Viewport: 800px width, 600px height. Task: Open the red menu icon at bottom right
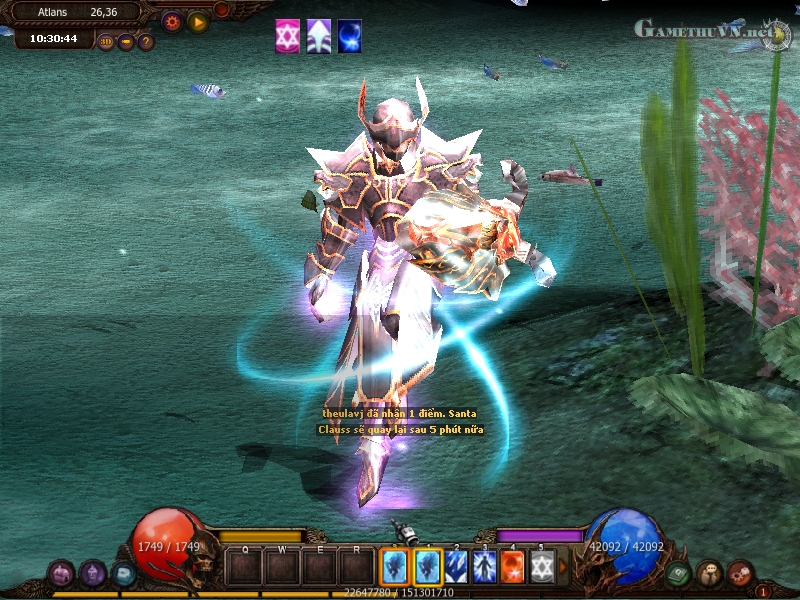(x=740, y=573)
